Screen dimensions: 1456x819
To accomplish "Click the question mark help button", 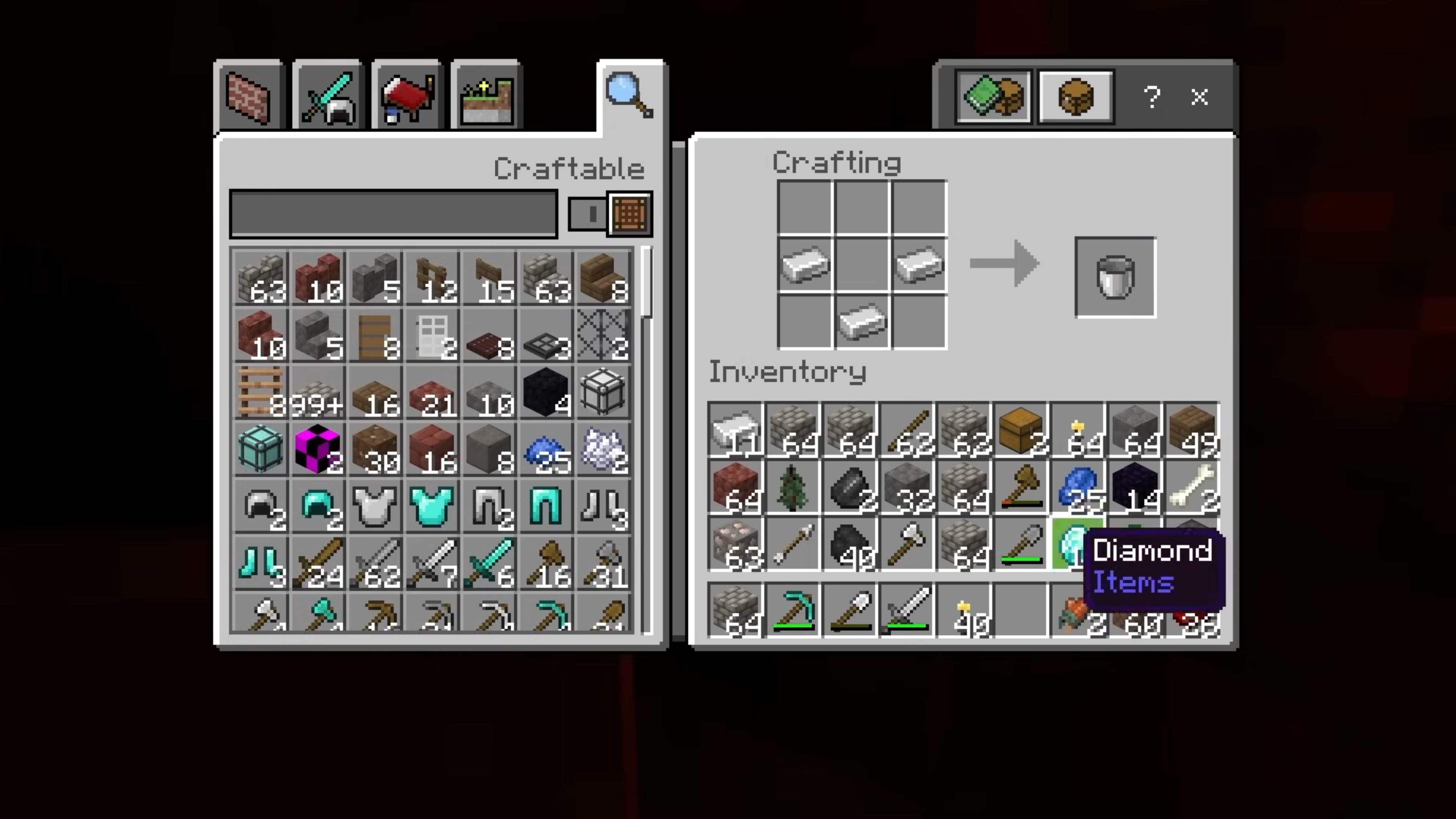I will (1153, 97).
